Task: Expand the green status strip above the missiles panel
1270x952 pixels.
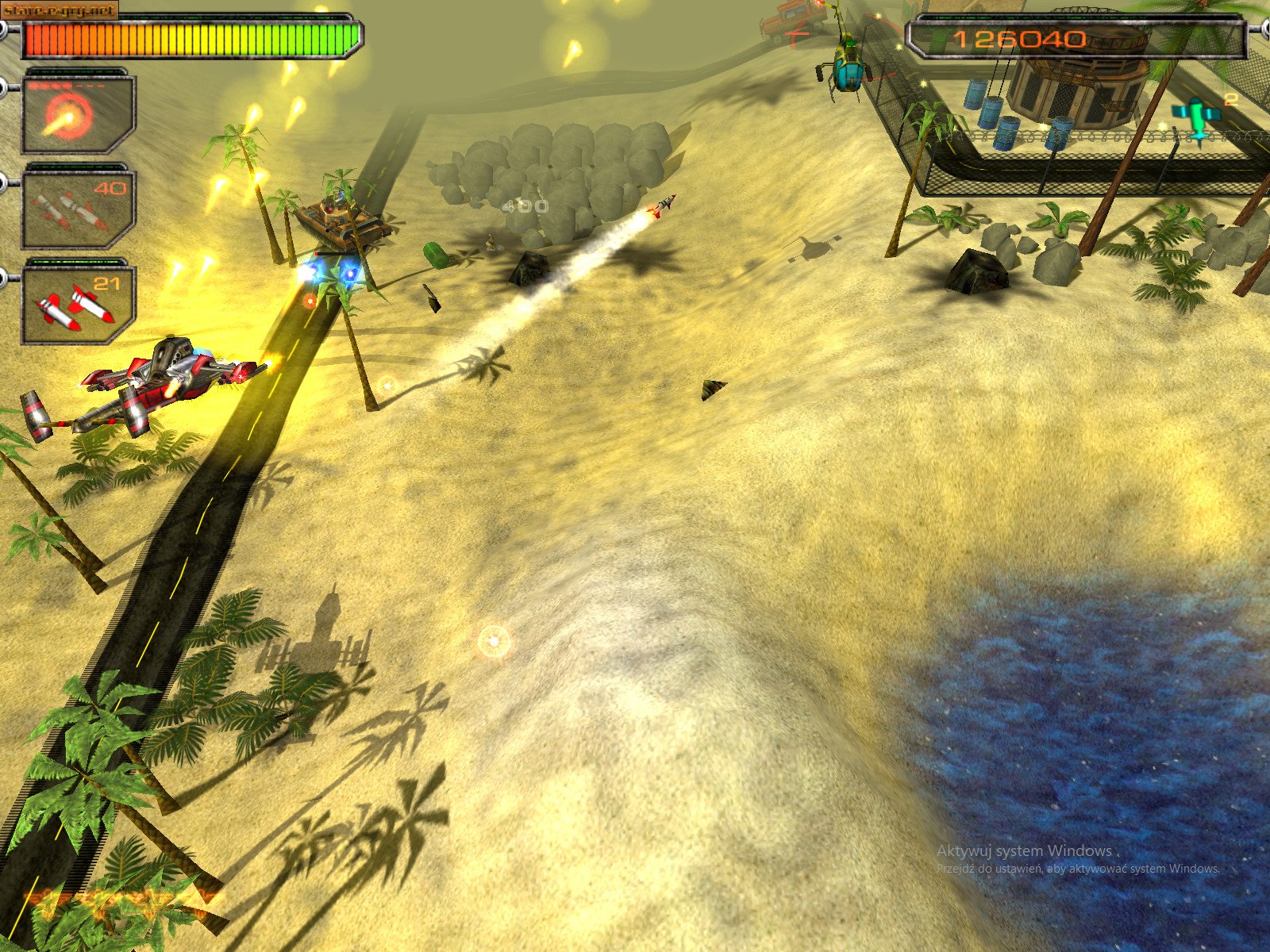Action: pos(75,262)
